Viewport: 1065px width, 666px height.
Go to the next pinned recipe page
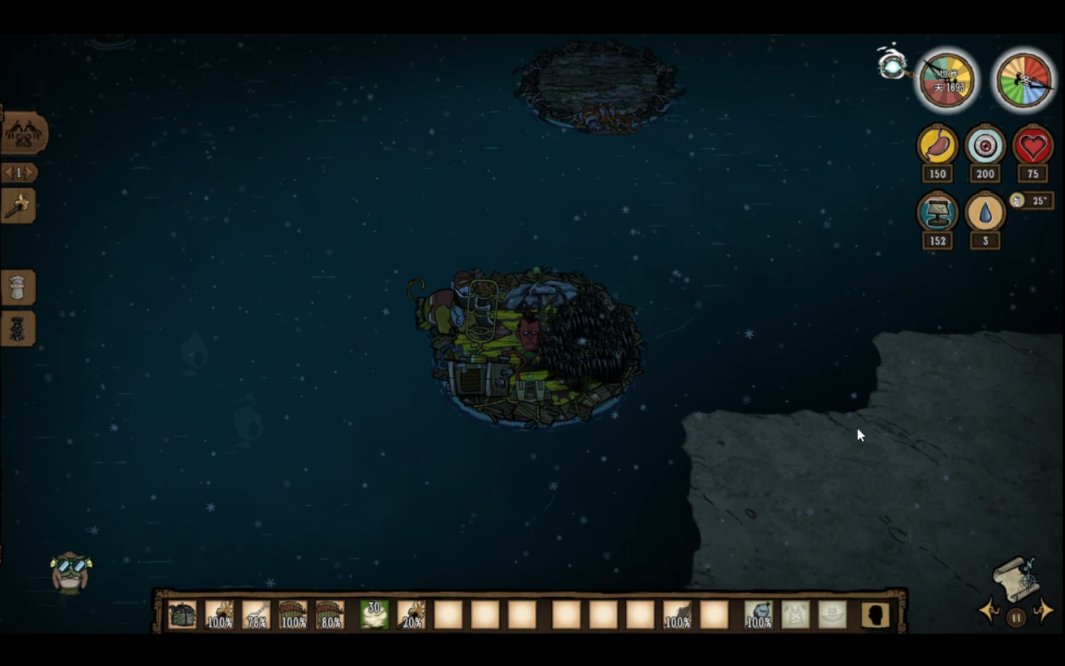31,173
